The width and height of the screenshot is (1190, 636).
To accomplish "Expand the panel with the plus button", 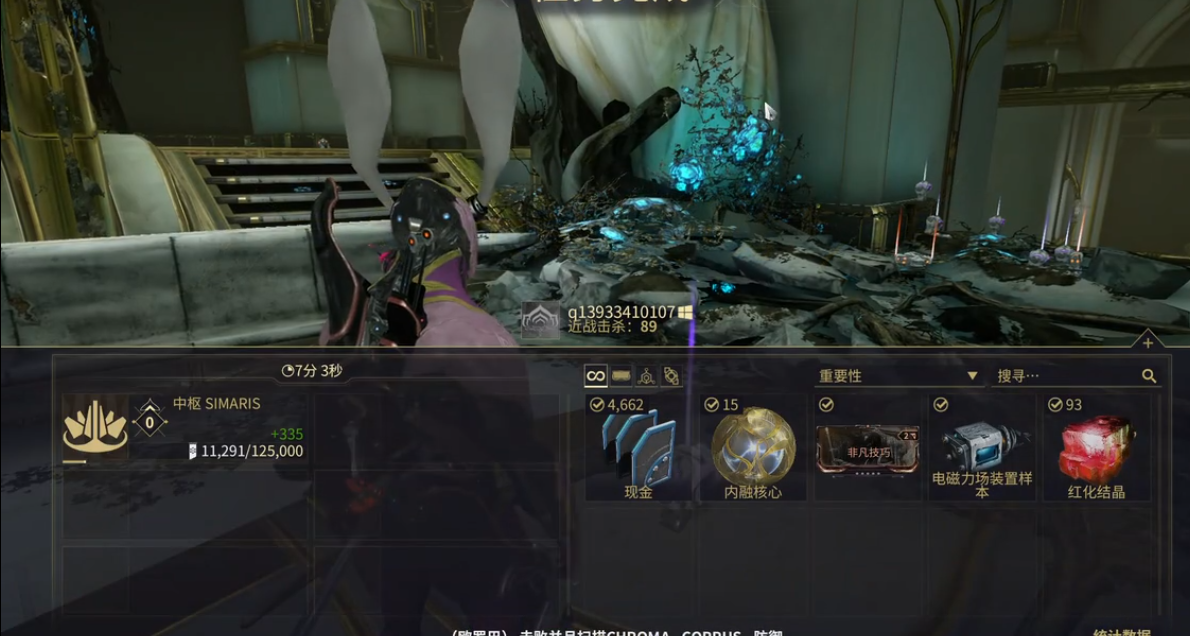I will point(1147,343).
